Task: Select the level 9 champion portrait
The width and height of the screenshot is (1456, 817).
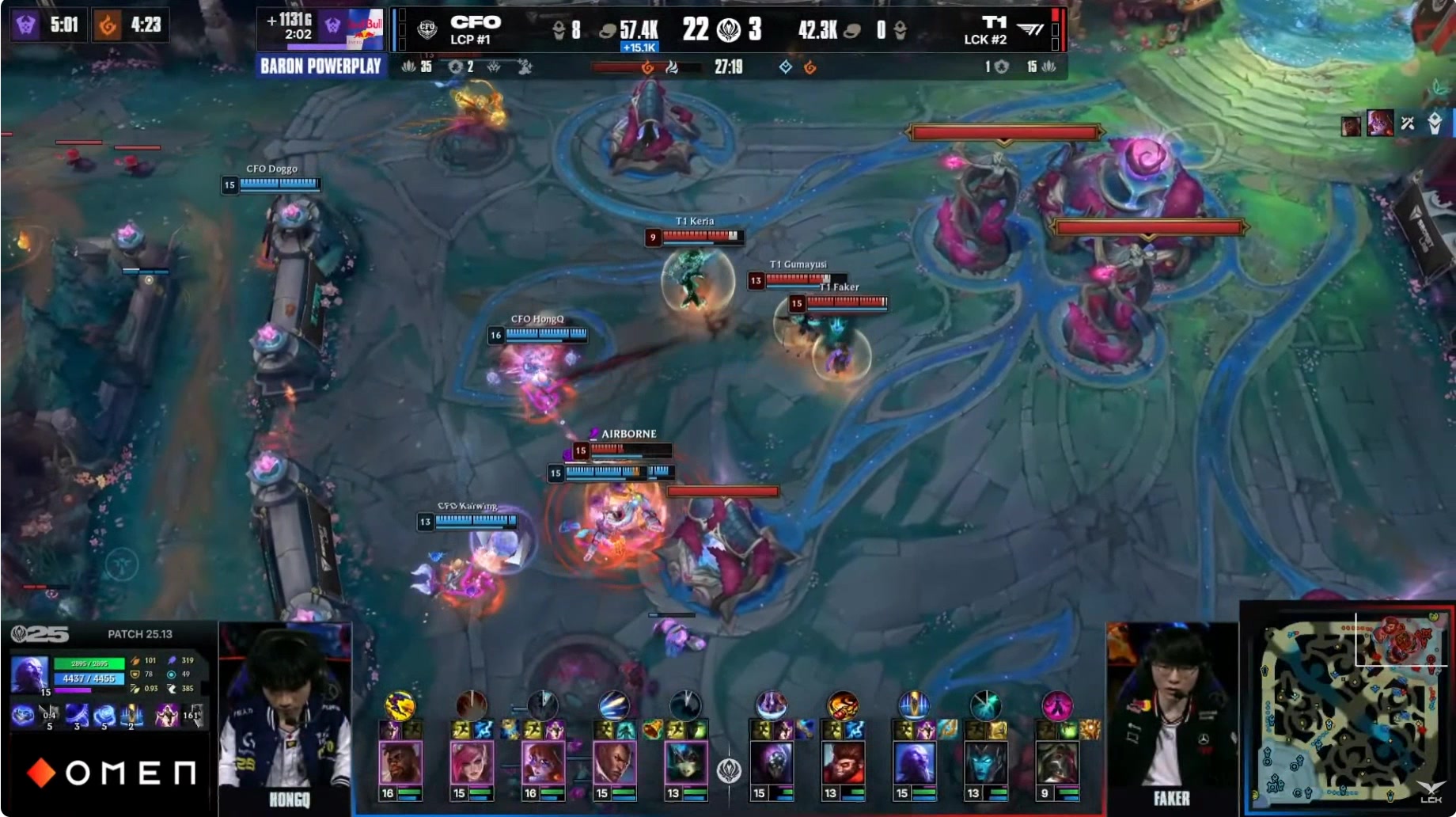Action: pos(1056,764)
